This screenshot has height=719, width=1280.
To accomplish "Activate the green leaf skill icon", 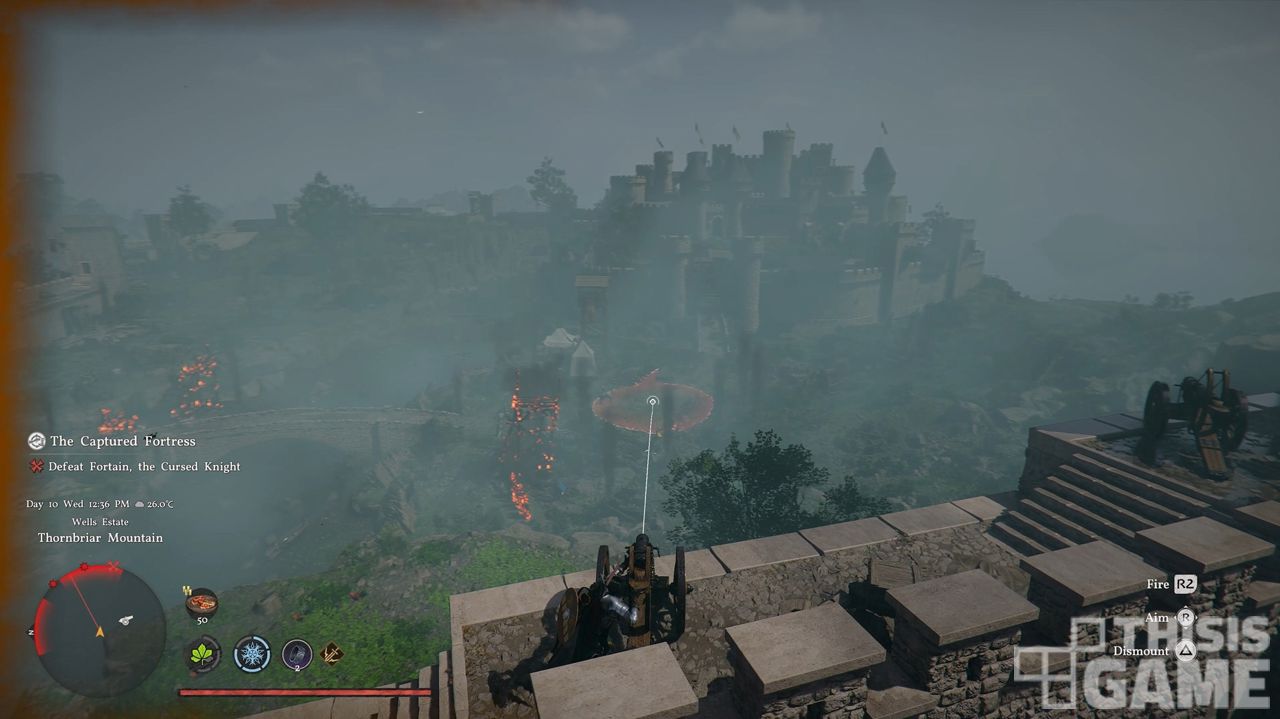I will click(x=203, y=654).
